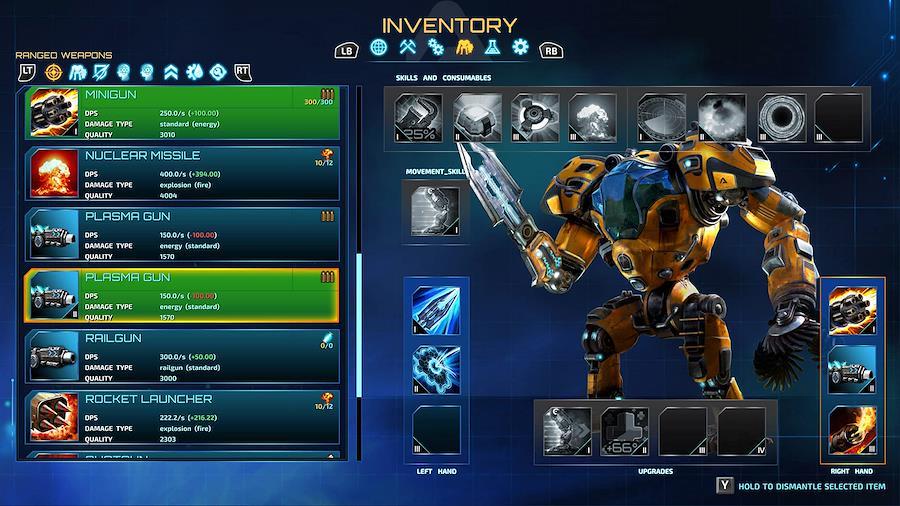Choose the double chevron category icon
Viewport: 900px width, 506px height.
click(x=170, y=72)
